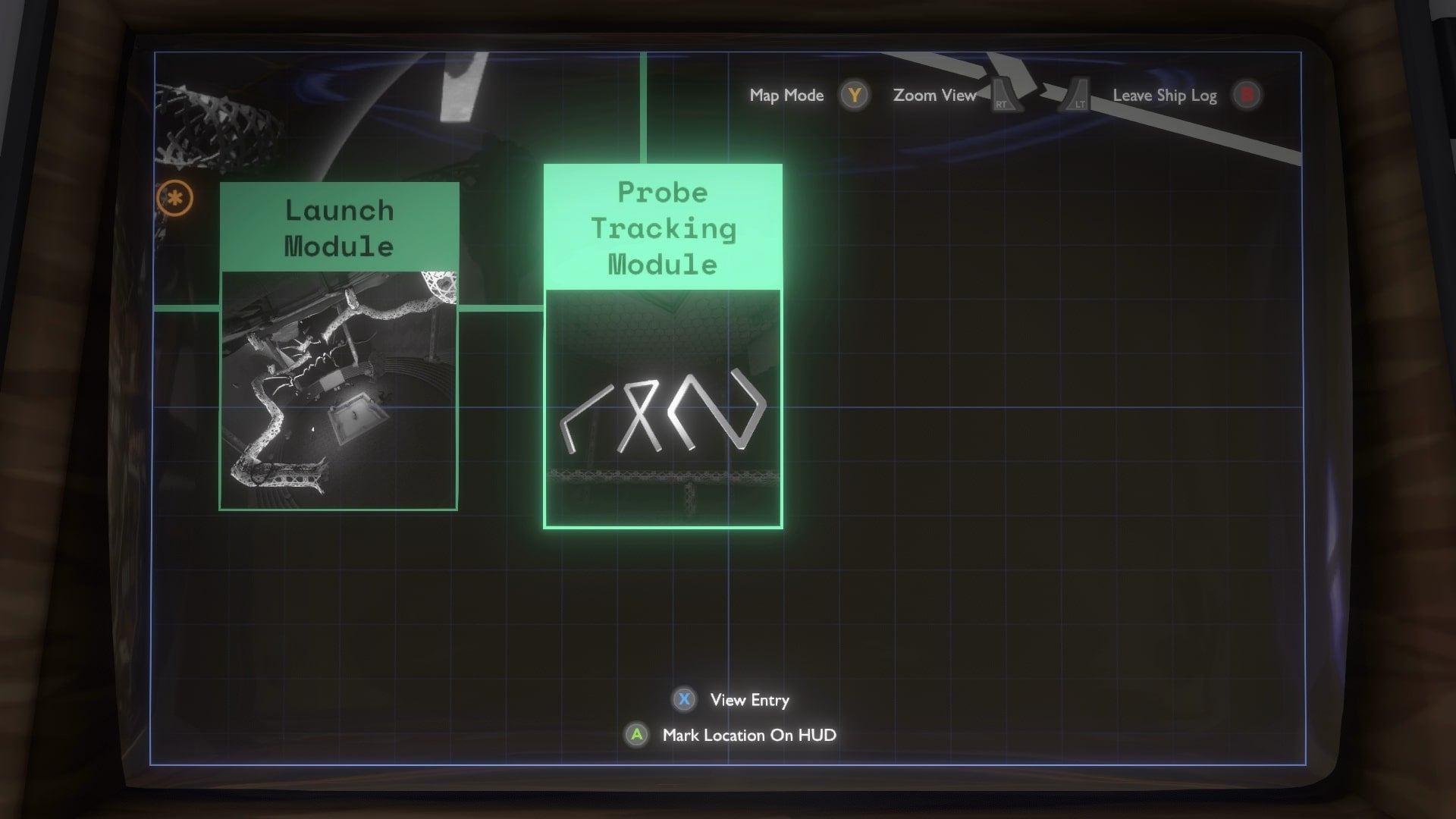Image resolution: width=1456 pixels, height=819 pixels.
Task: Open the rumor link between the two modules
Action: [x=502, y=307]
